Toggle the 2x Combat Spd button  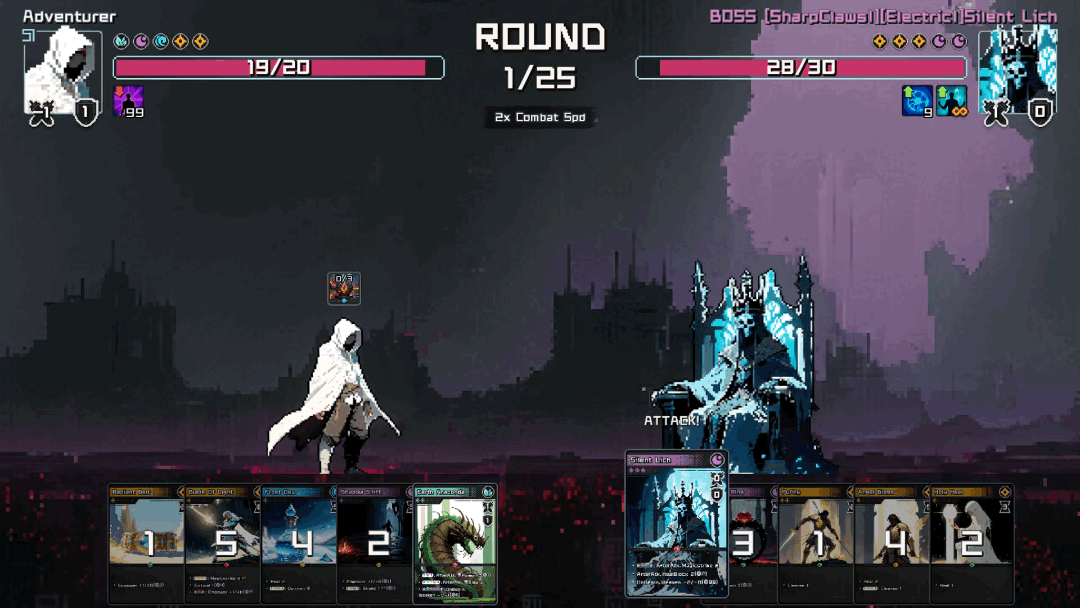point(540,118)
